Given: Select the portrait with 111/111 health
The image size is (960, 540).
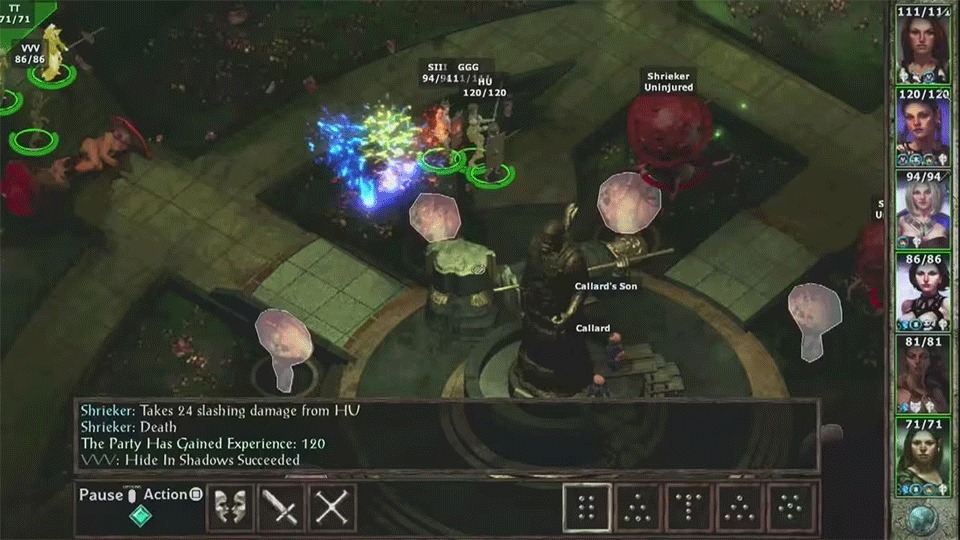Looking at the screenshot, I should [922, 48].
